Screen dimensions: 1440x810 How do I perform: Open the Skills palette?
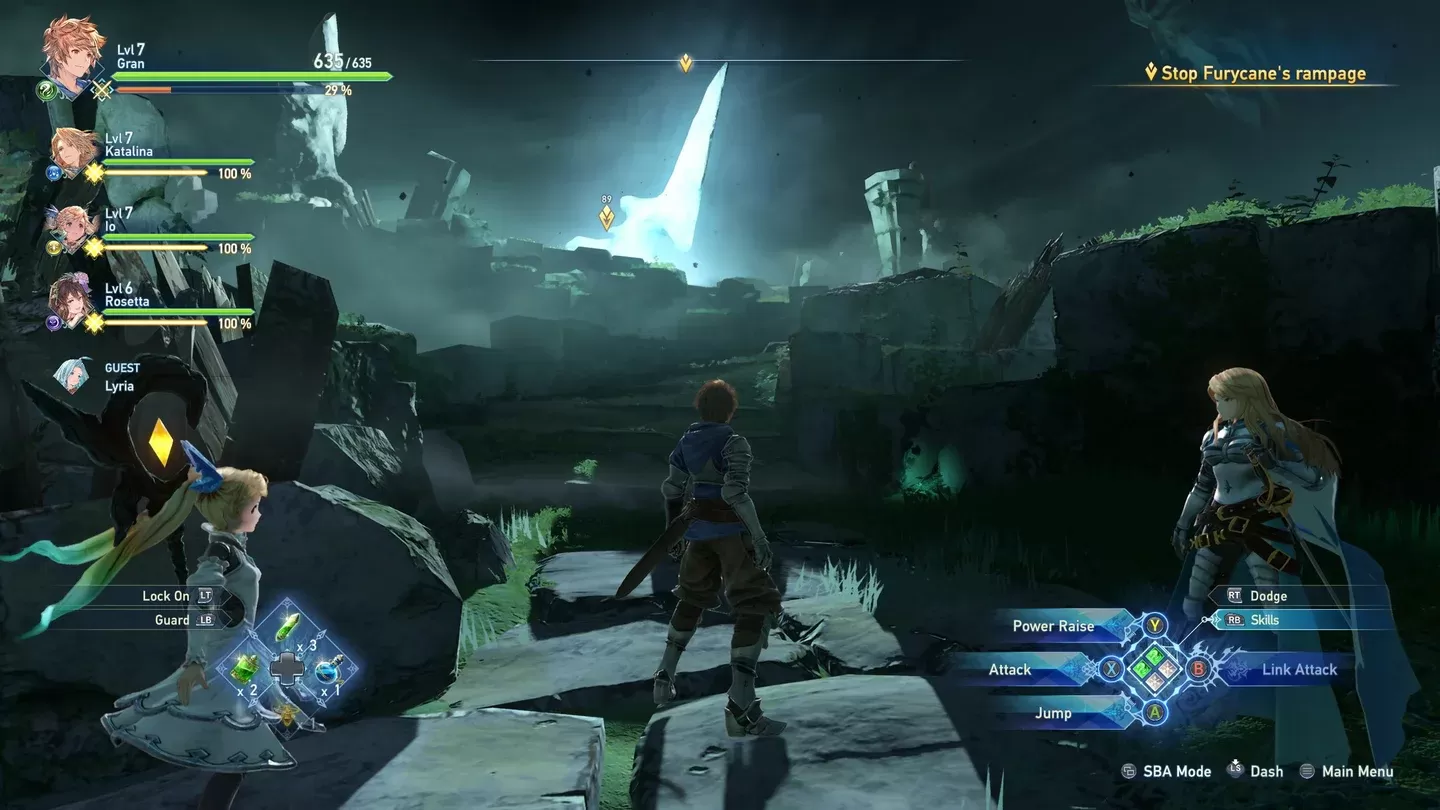(1265, 620)
